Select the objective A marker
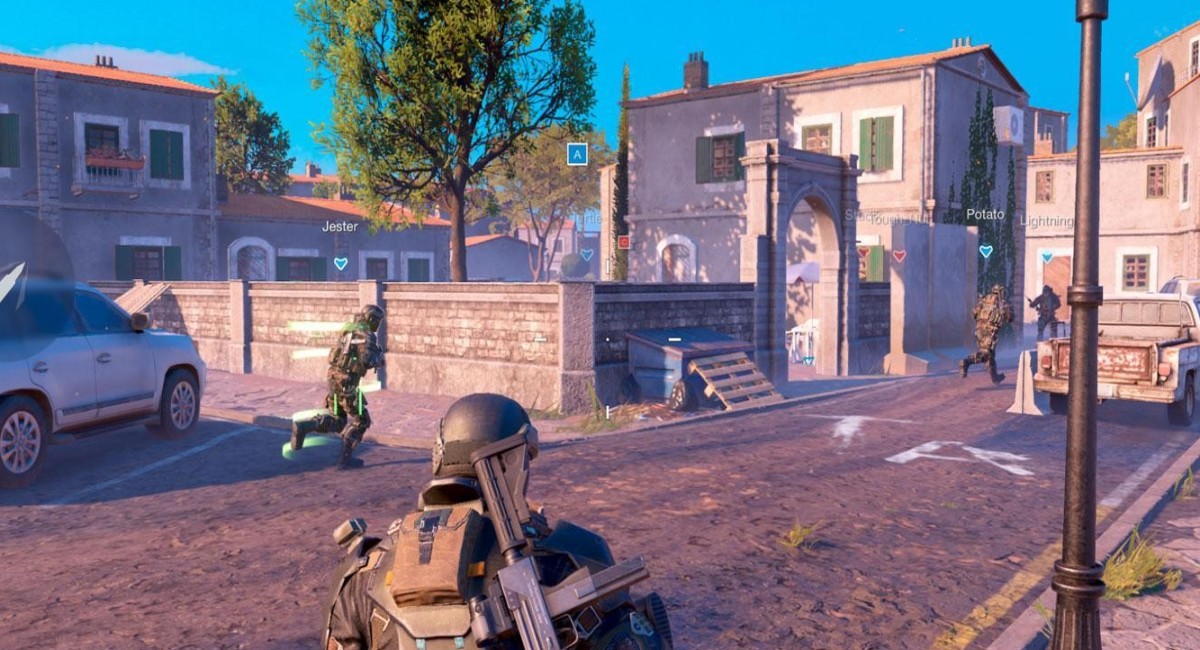Image resolution: width=1200 pixels, height=650 pixels. click(x=577, y=154)
